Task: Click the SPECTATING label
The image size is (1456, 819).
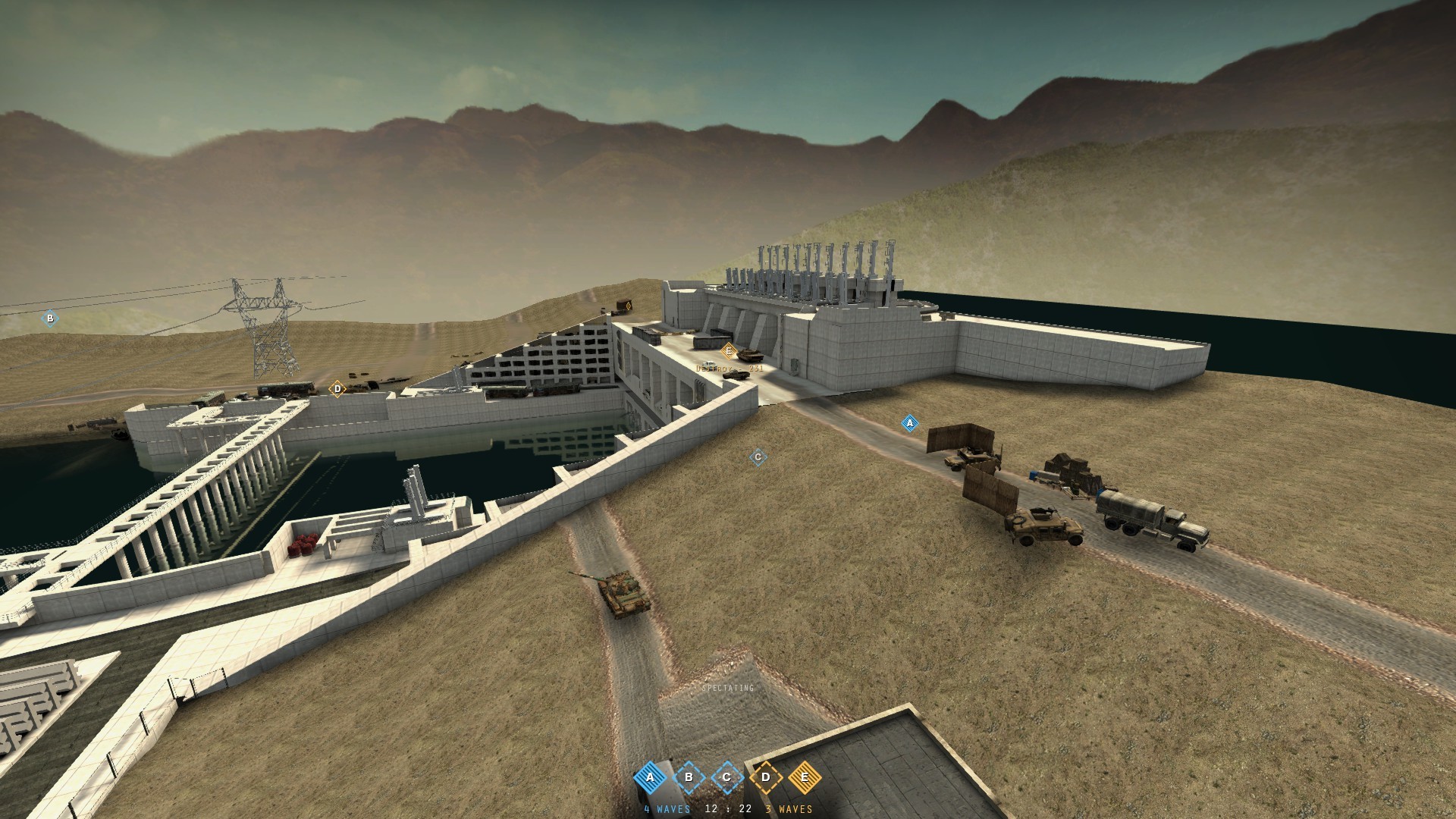Action: point(726,689)
